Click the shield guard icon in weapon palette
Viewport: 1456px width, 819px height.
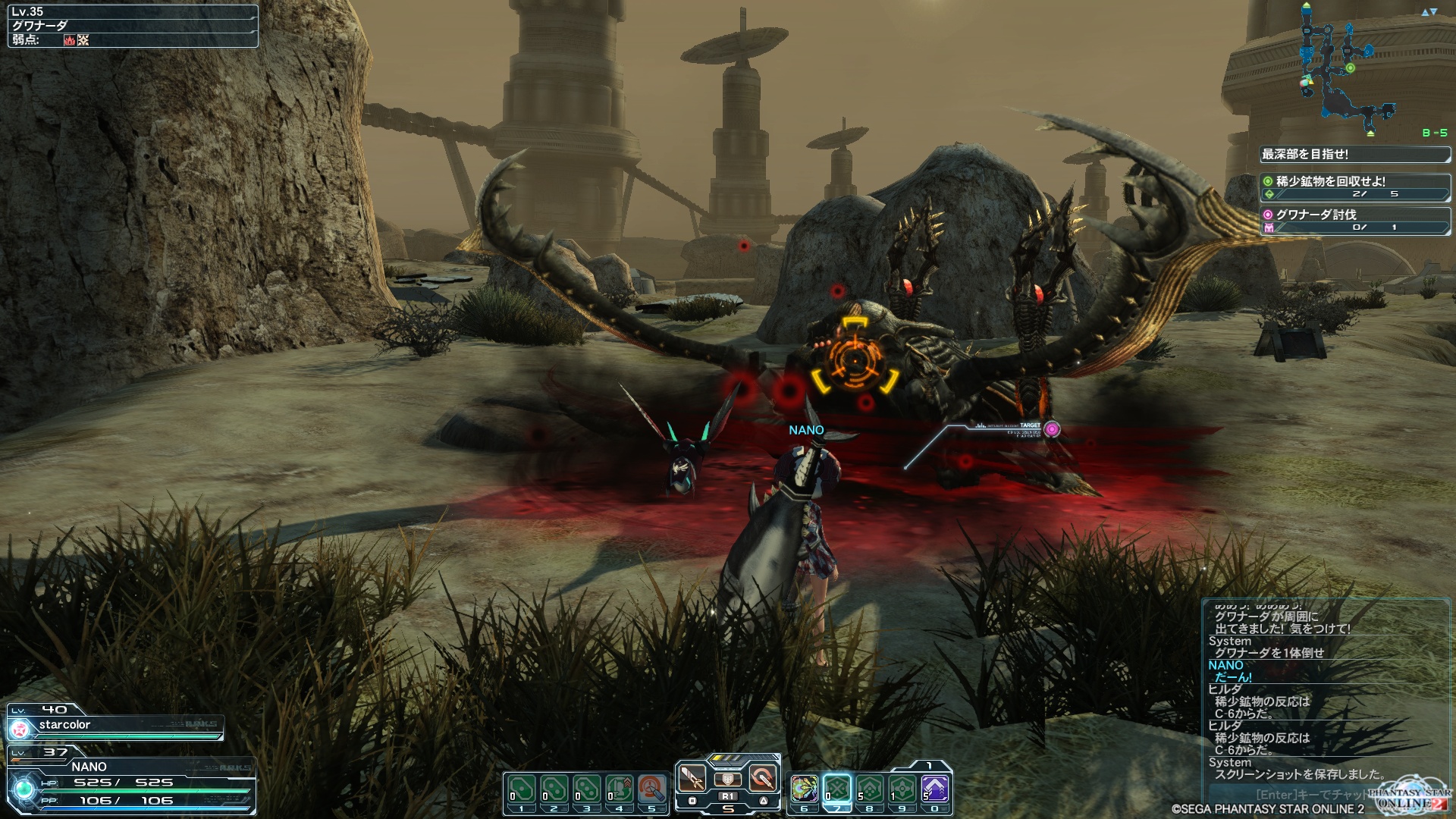point(728,780)
